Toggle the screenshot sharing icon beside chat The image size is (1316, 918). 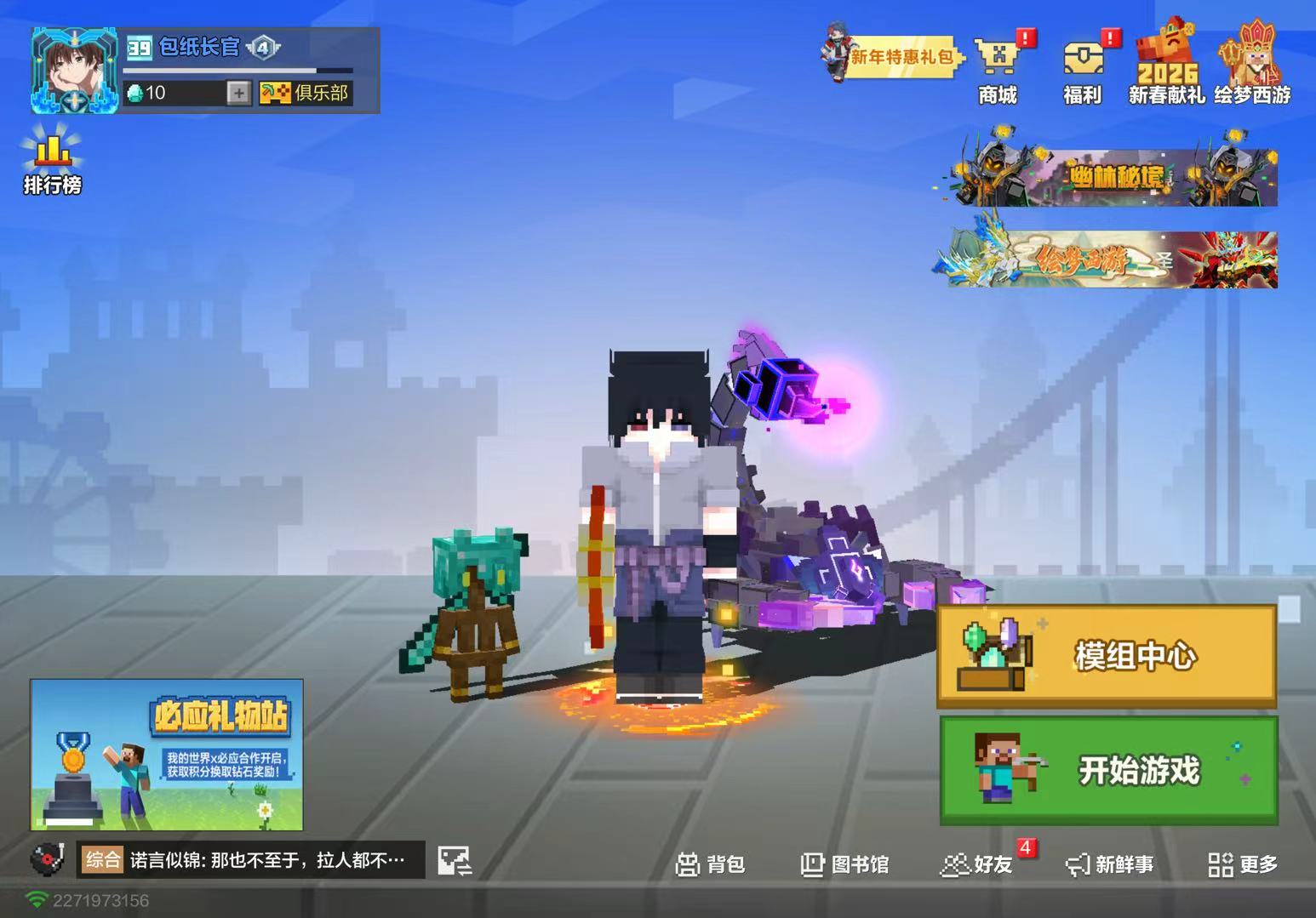pyautogui.click(x=454, y=860)
